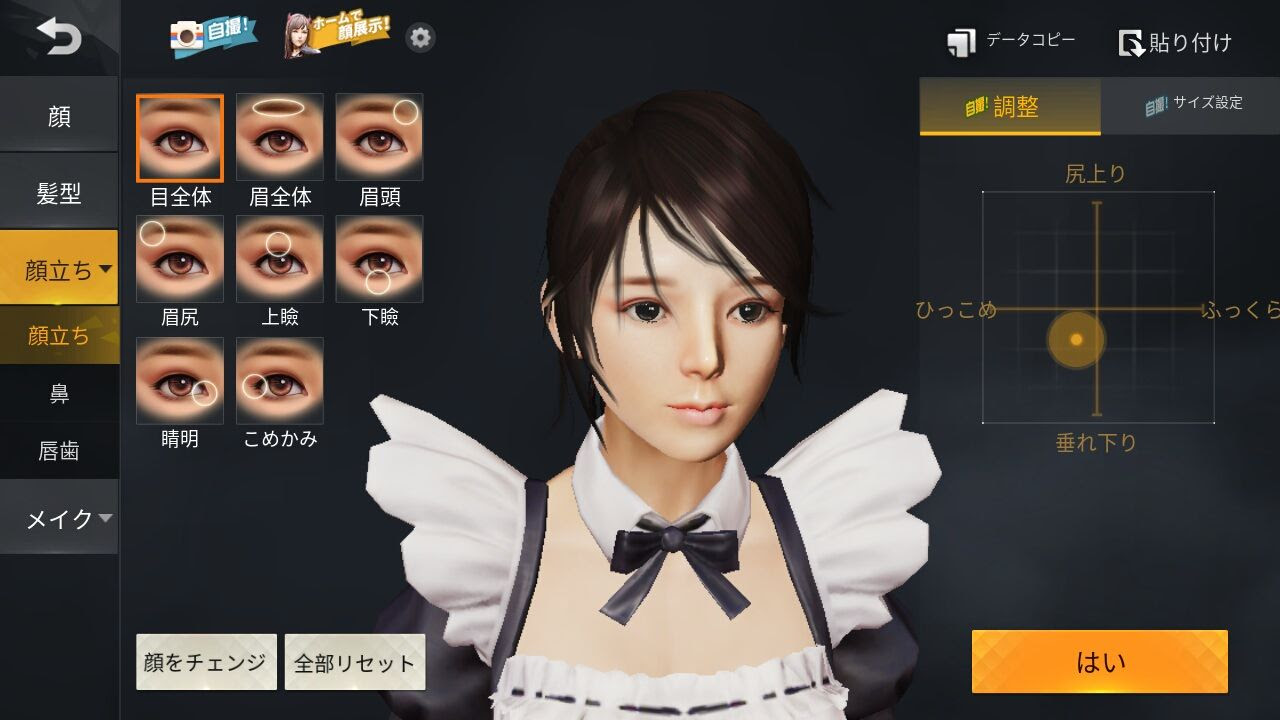Switch to the サイズ設定 tab
The image size is (1280, 720).
tap(1191, 104)
